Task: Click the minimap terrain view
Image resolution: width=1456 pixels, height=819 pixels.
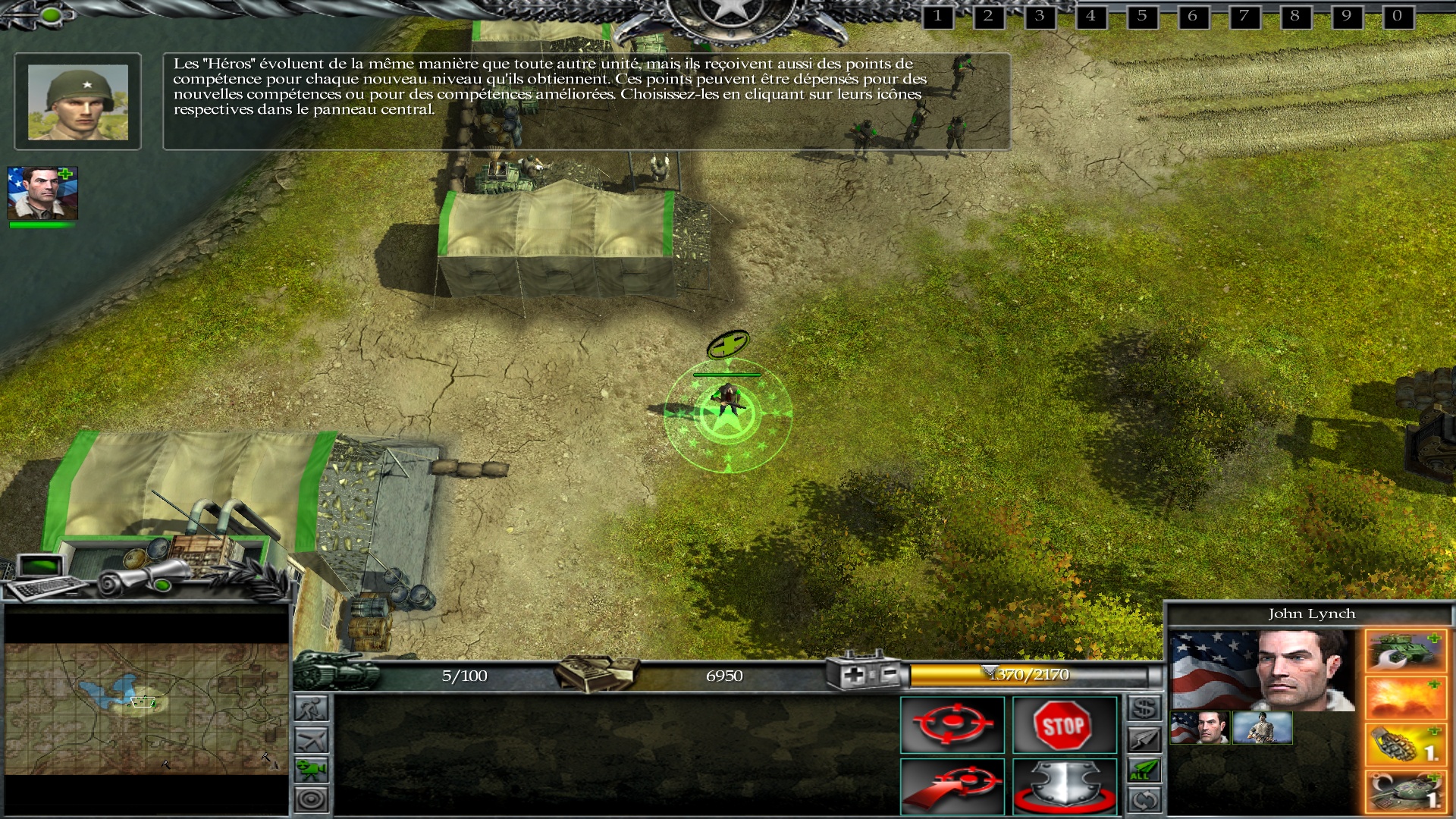Action: point(146,708)
